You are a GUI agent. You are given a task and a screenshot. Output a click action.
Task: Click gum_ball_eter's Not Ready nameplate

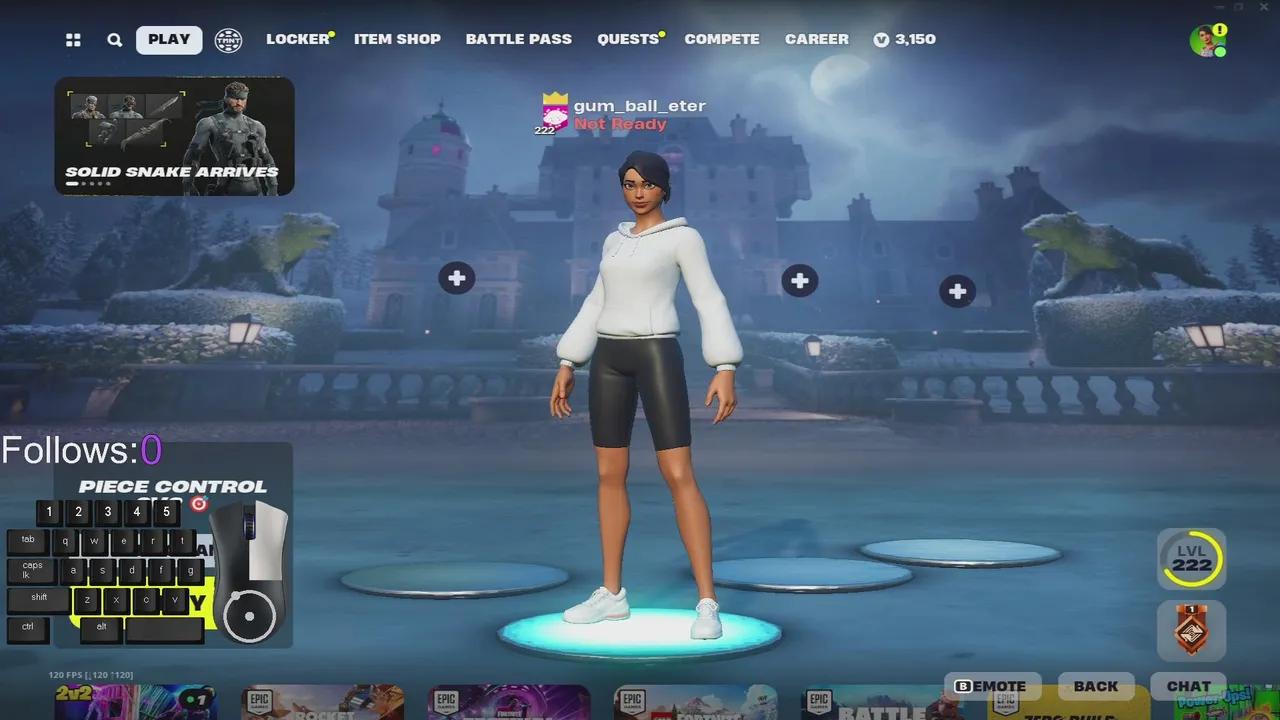[x=620, y=113]
